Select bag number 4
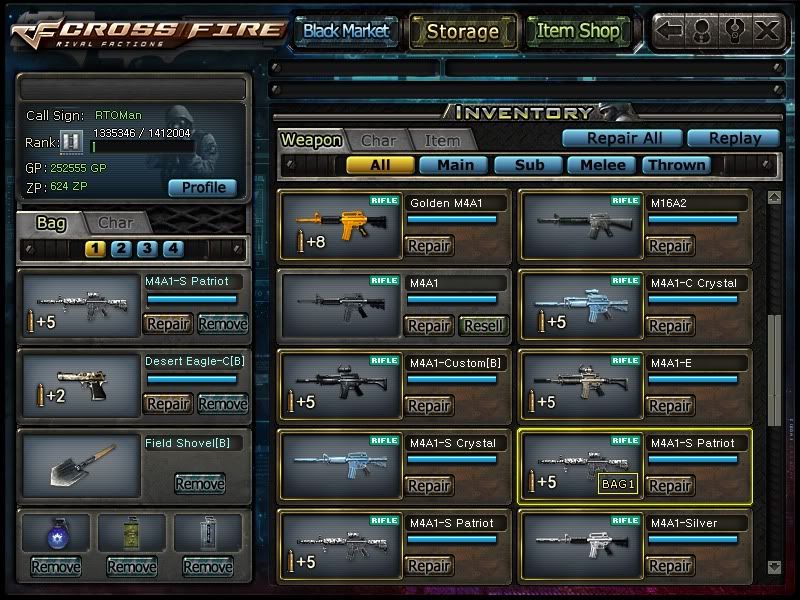Viewport: 800px width, 600px height. point(173,249)
